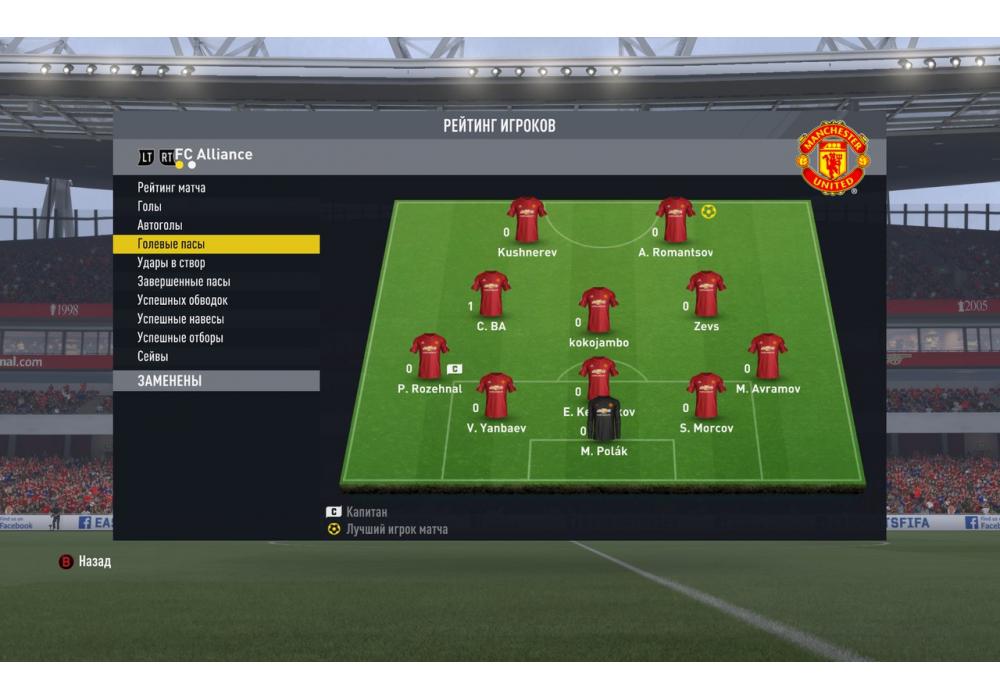The height and width of the screenshot is (700, 1000).
Task: Switch to Завершенные пасы stat
Action: 184,282
